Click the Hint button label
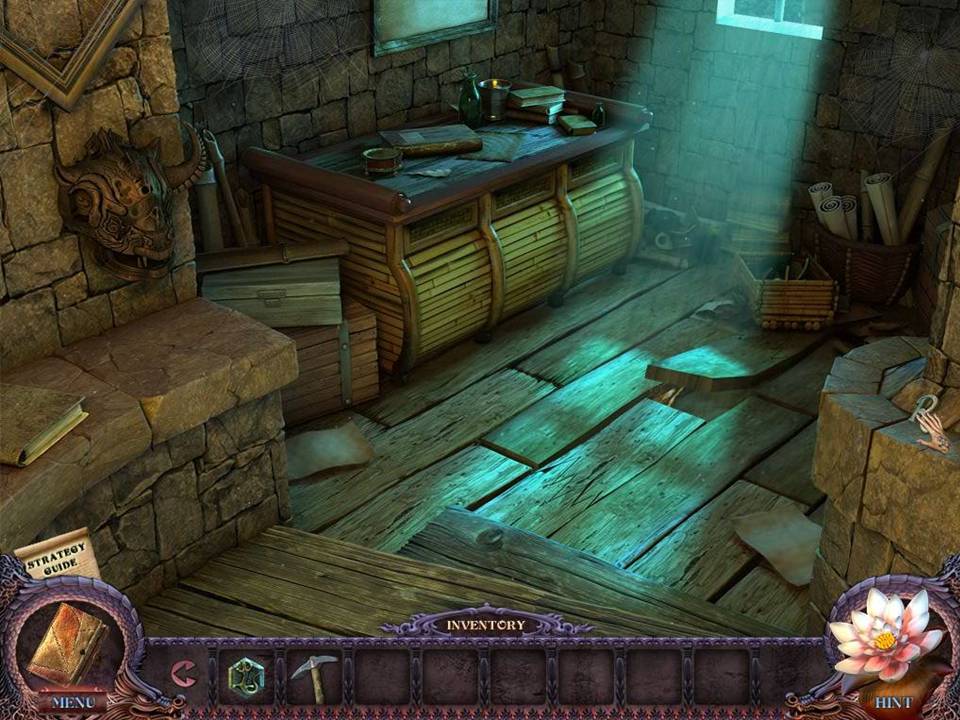Screen dimensions: 960x720 [892, 702]
